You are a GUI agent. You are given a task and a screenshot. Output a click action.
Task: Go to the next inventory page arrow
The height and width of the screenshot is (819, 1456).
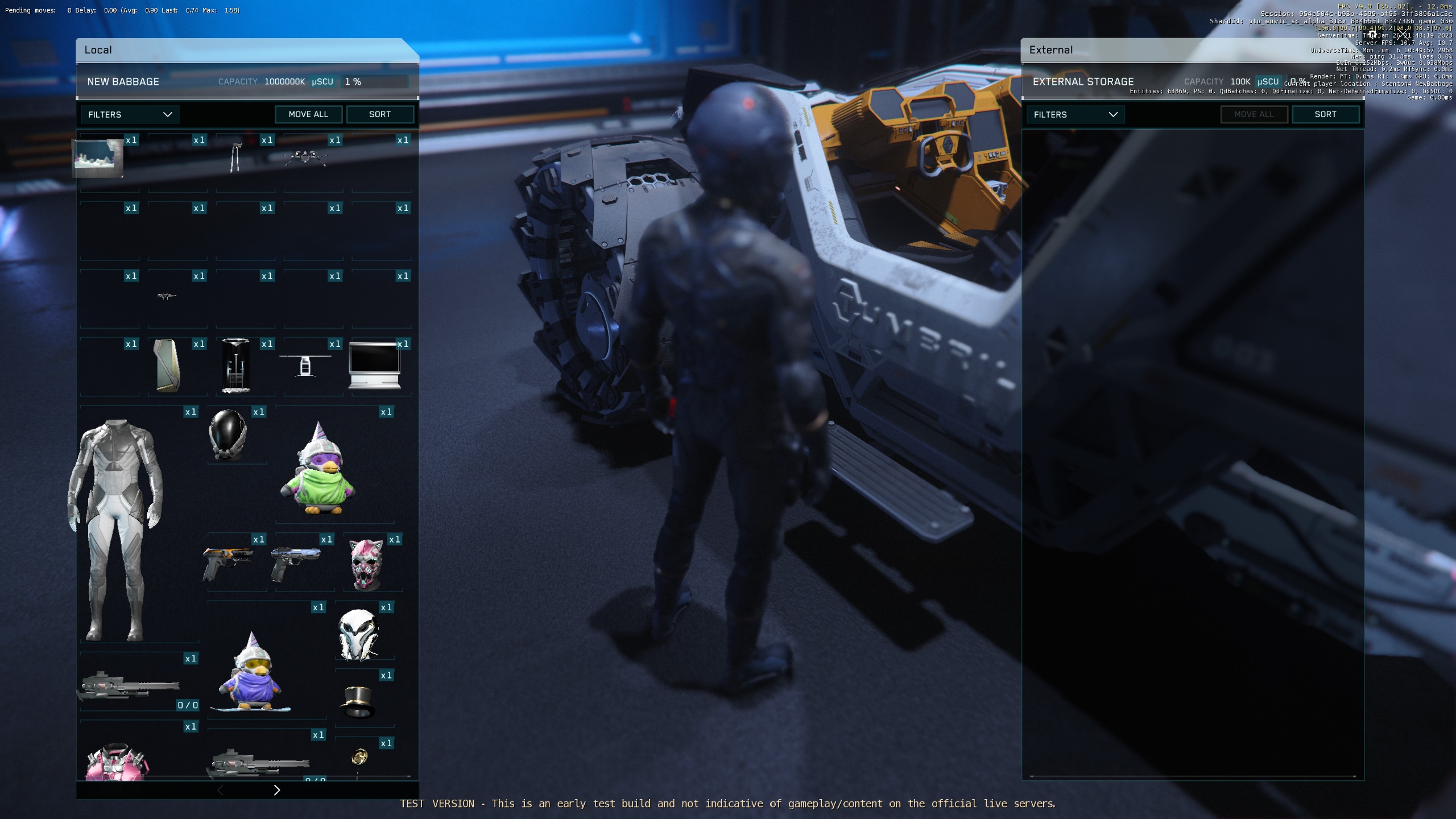coord(277,790)
